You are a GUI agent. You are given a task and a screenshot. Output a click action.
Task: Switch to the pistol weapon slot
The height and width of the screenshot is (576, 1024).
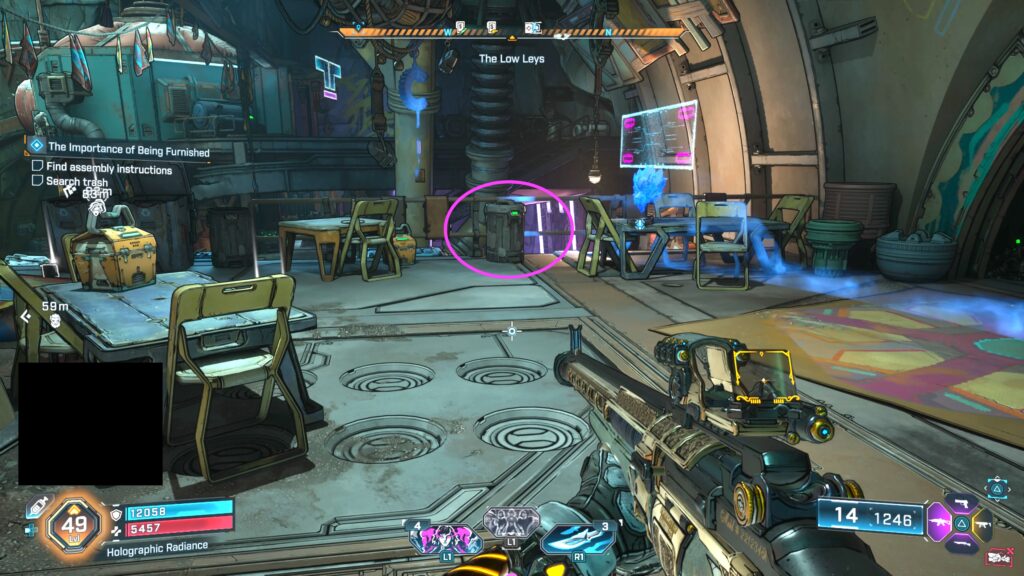(x=964, y=503)
